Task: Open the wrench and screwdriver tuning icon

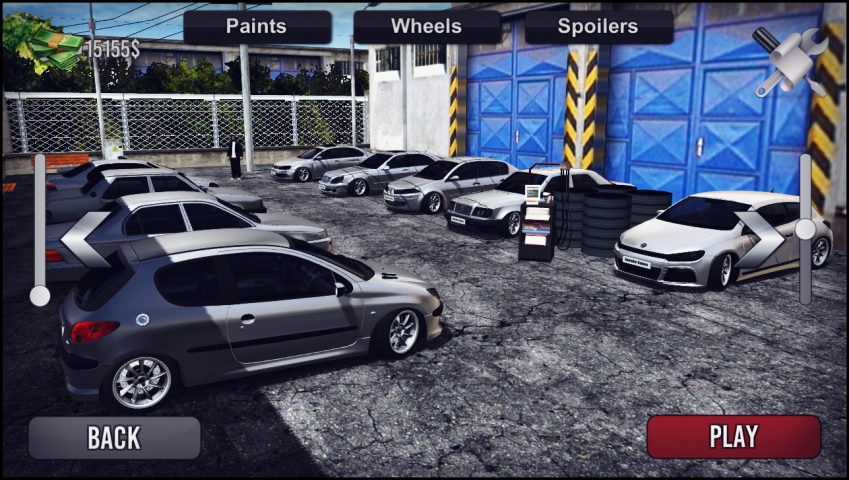Action: 789,62
